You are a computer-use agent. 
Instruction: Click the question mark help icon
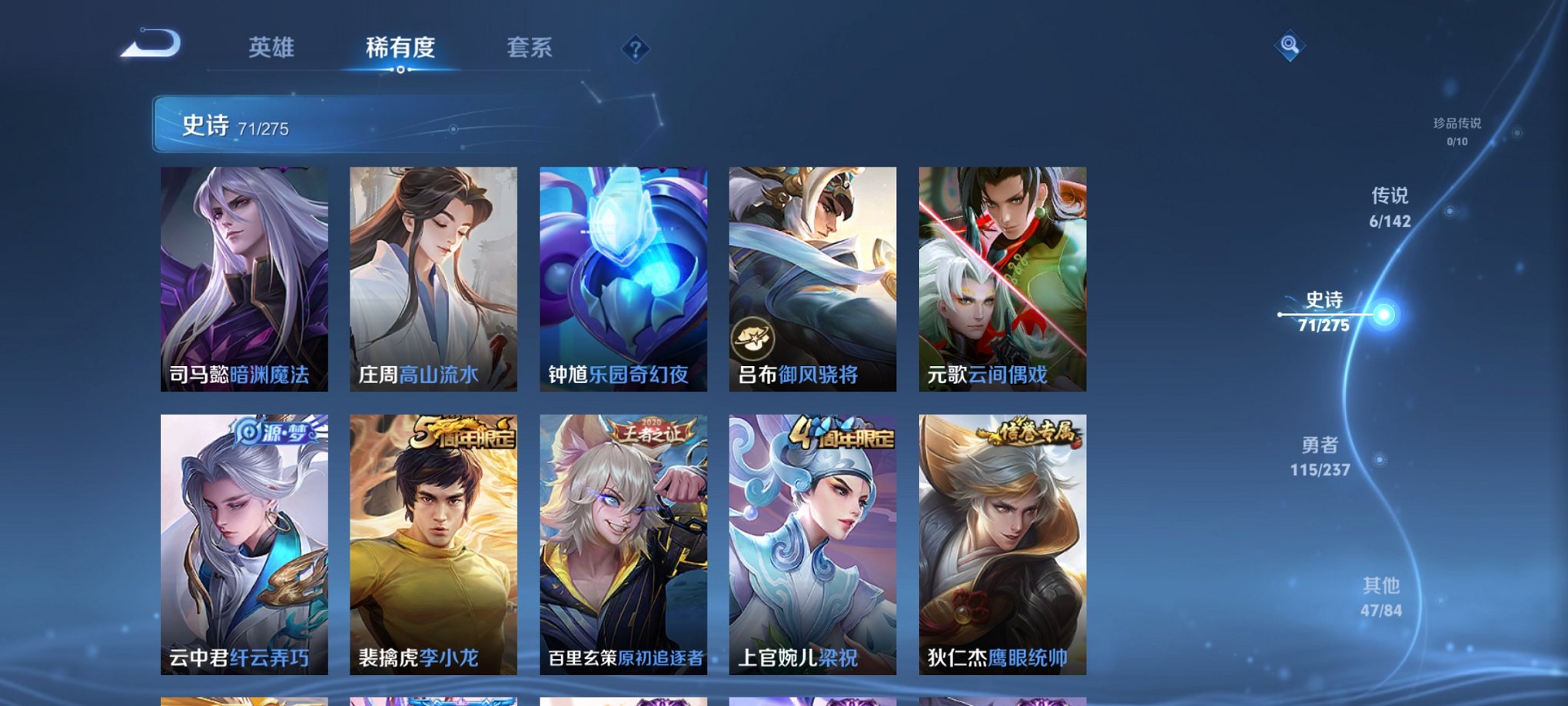(634, 49)
